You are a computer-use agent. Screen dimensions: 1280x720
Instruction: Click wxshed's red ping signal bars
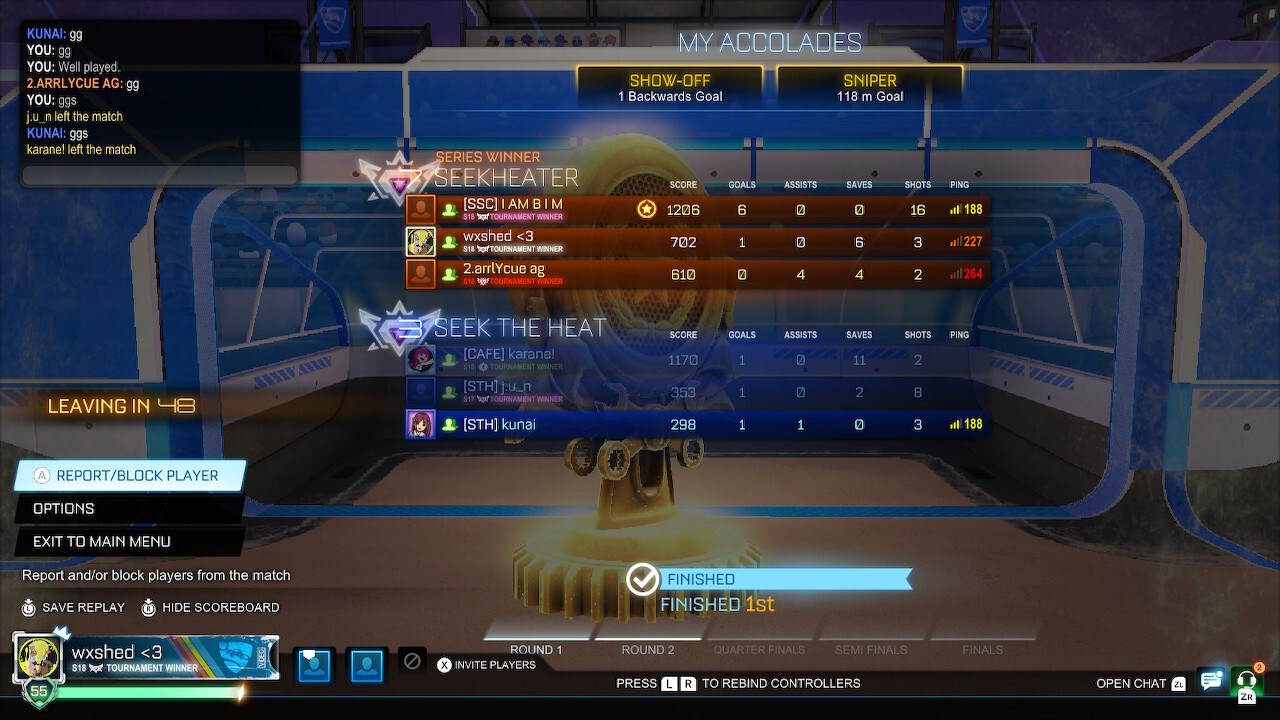tap(953, 241)
